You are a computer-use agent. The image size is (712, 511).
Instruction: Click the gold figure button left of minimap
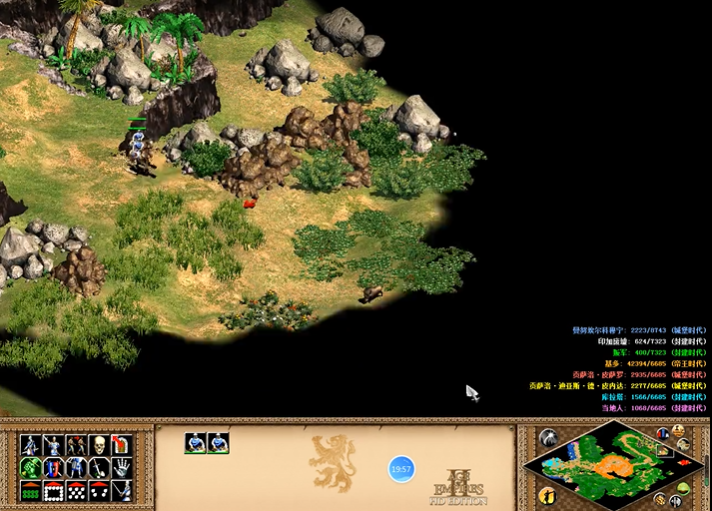tap(547, 495)
